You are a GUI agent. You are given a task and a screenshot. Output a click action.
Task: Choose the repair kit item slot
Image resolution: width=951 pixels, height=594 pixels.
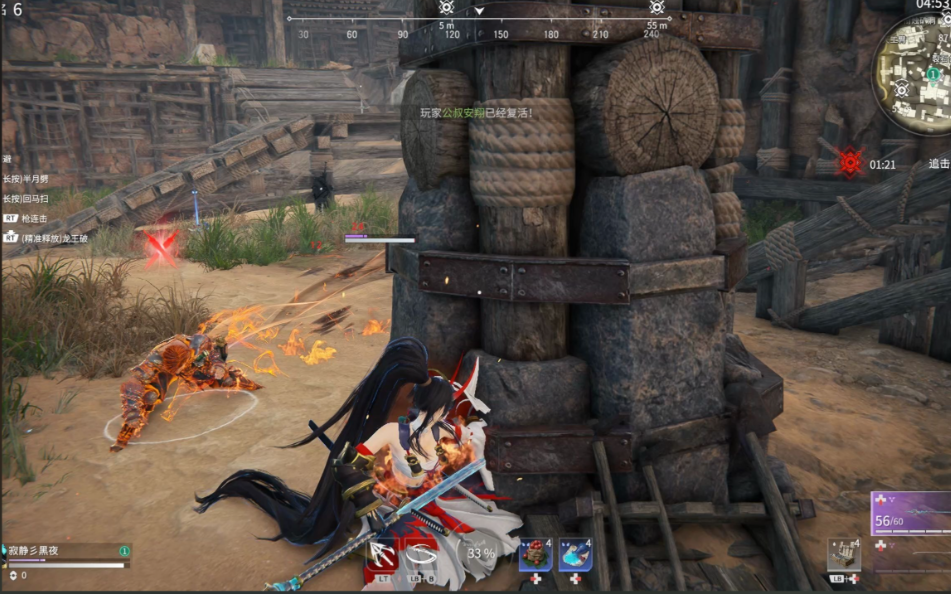coord(843,555)
